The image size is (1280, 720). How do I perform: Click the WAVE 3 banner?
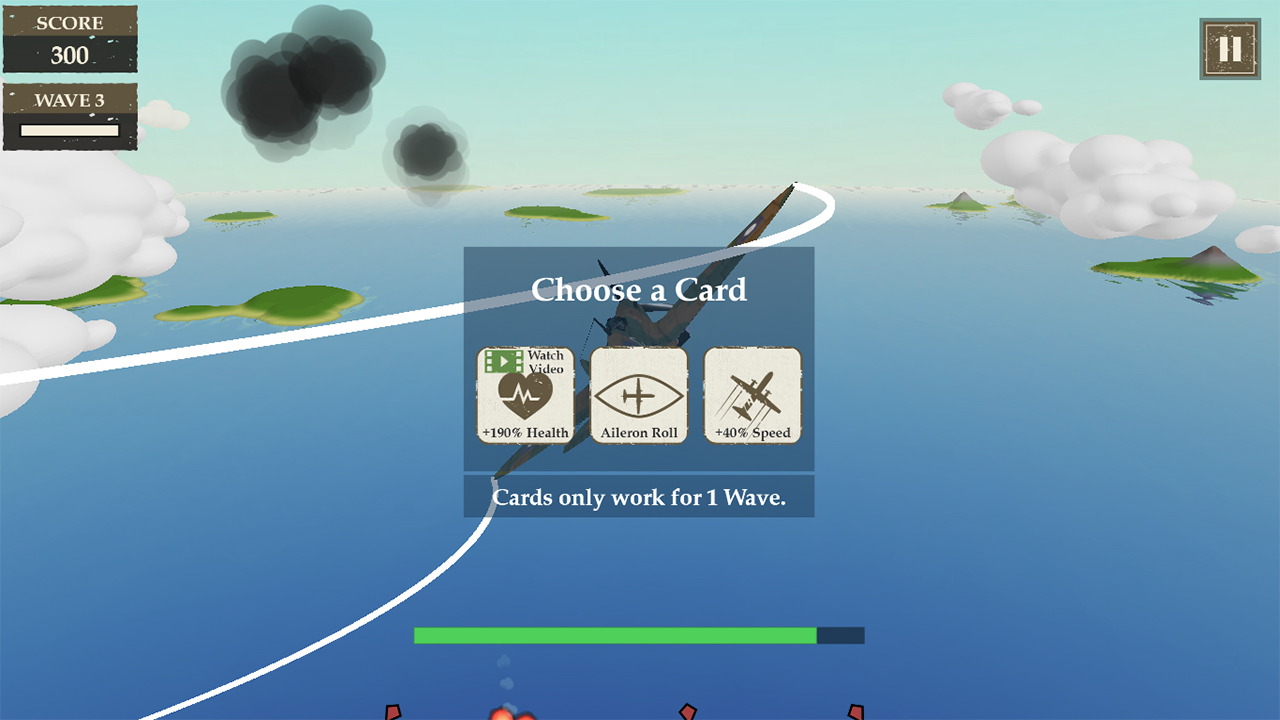coord(70,99)
